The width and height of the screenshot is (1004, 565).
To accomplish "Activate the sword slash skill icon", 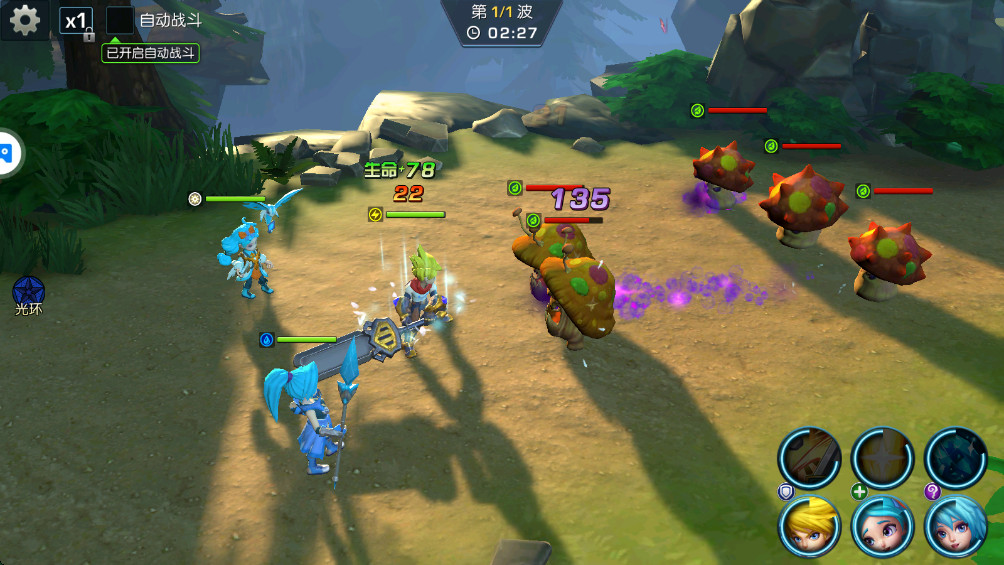I will click(810, 458).
